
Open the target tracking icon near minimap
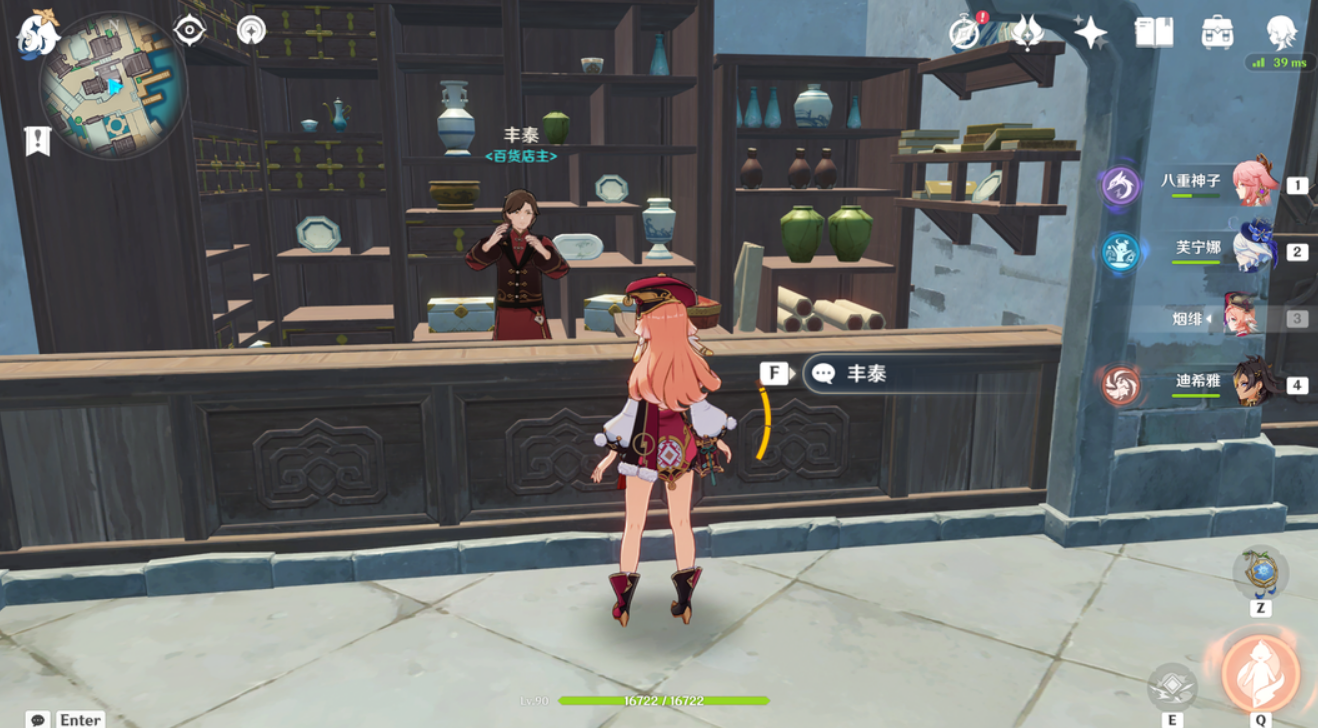coord(251,30)
